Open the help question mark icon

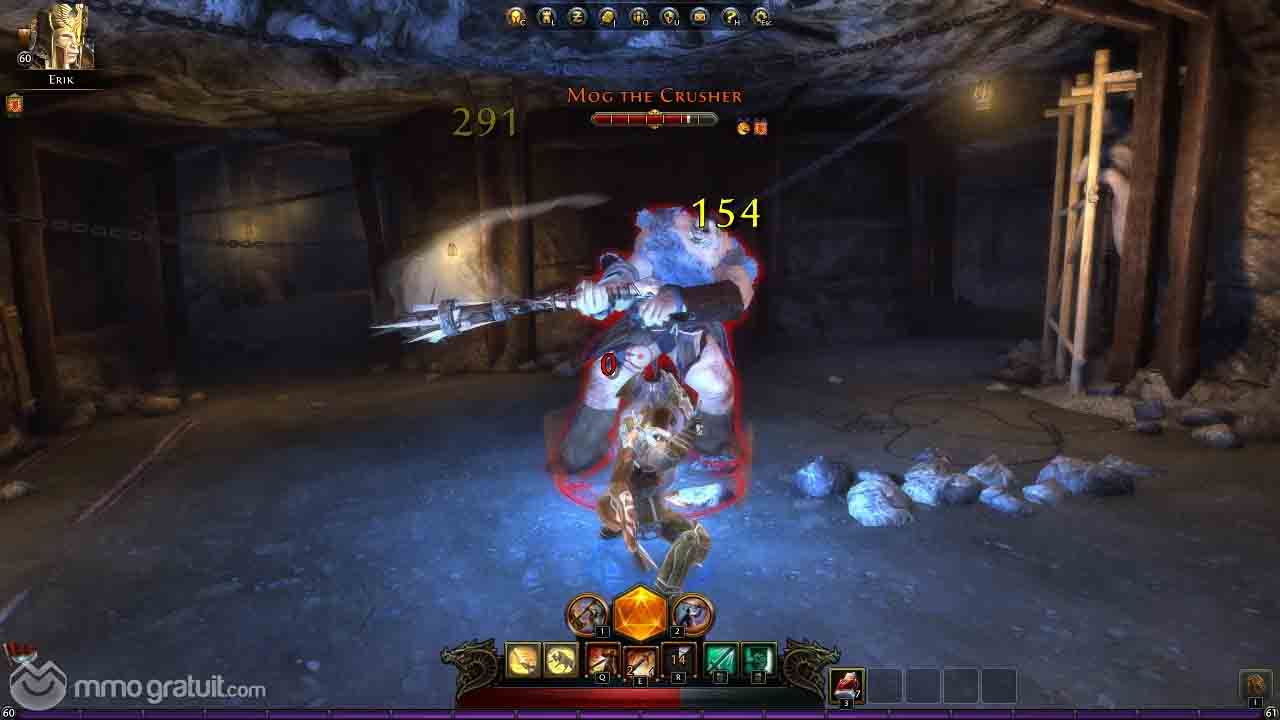tap(731, 16)
